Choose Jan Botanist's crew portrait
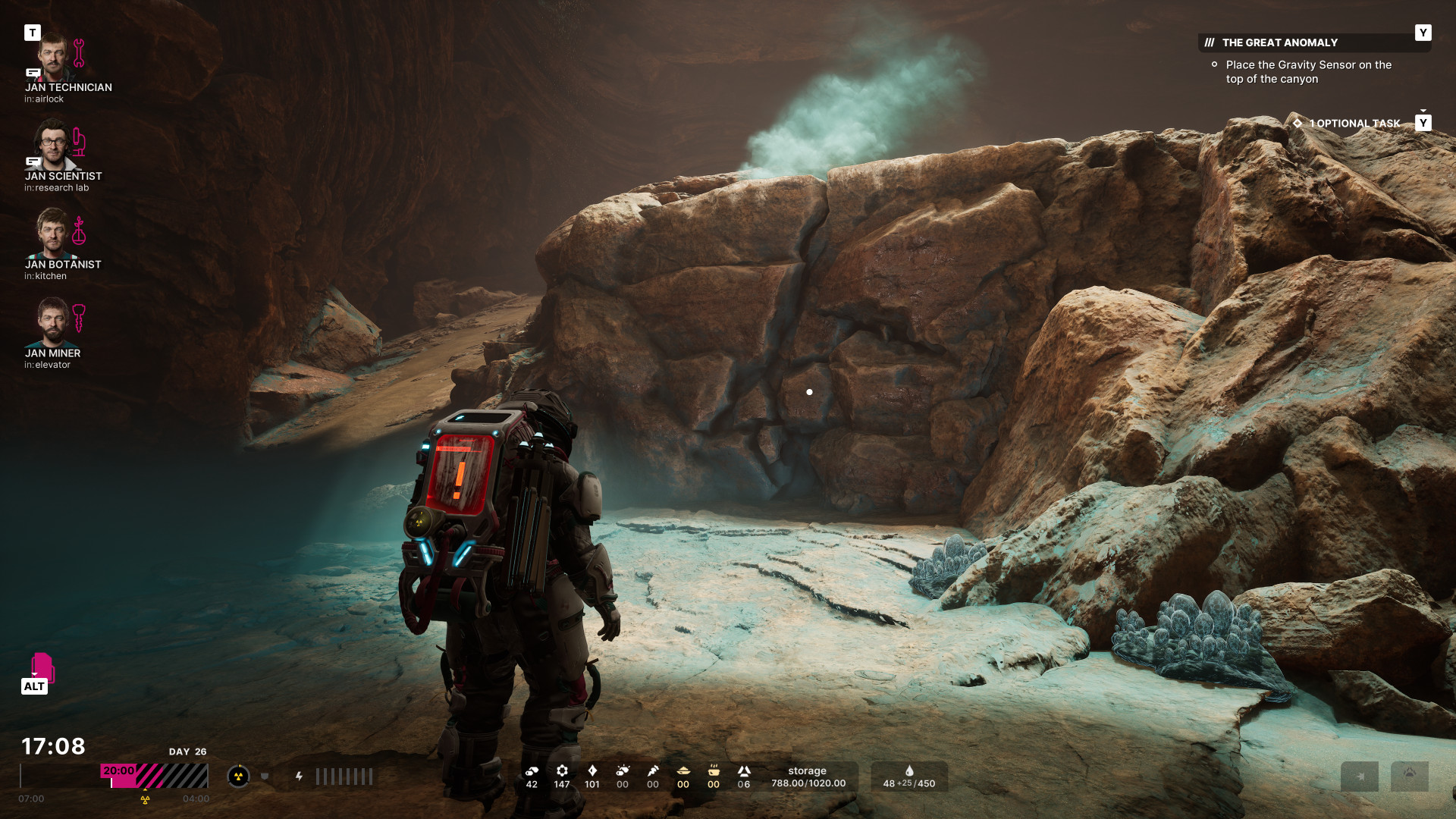The width and height of the screenshot is (1456, 819). pos(53,234)
